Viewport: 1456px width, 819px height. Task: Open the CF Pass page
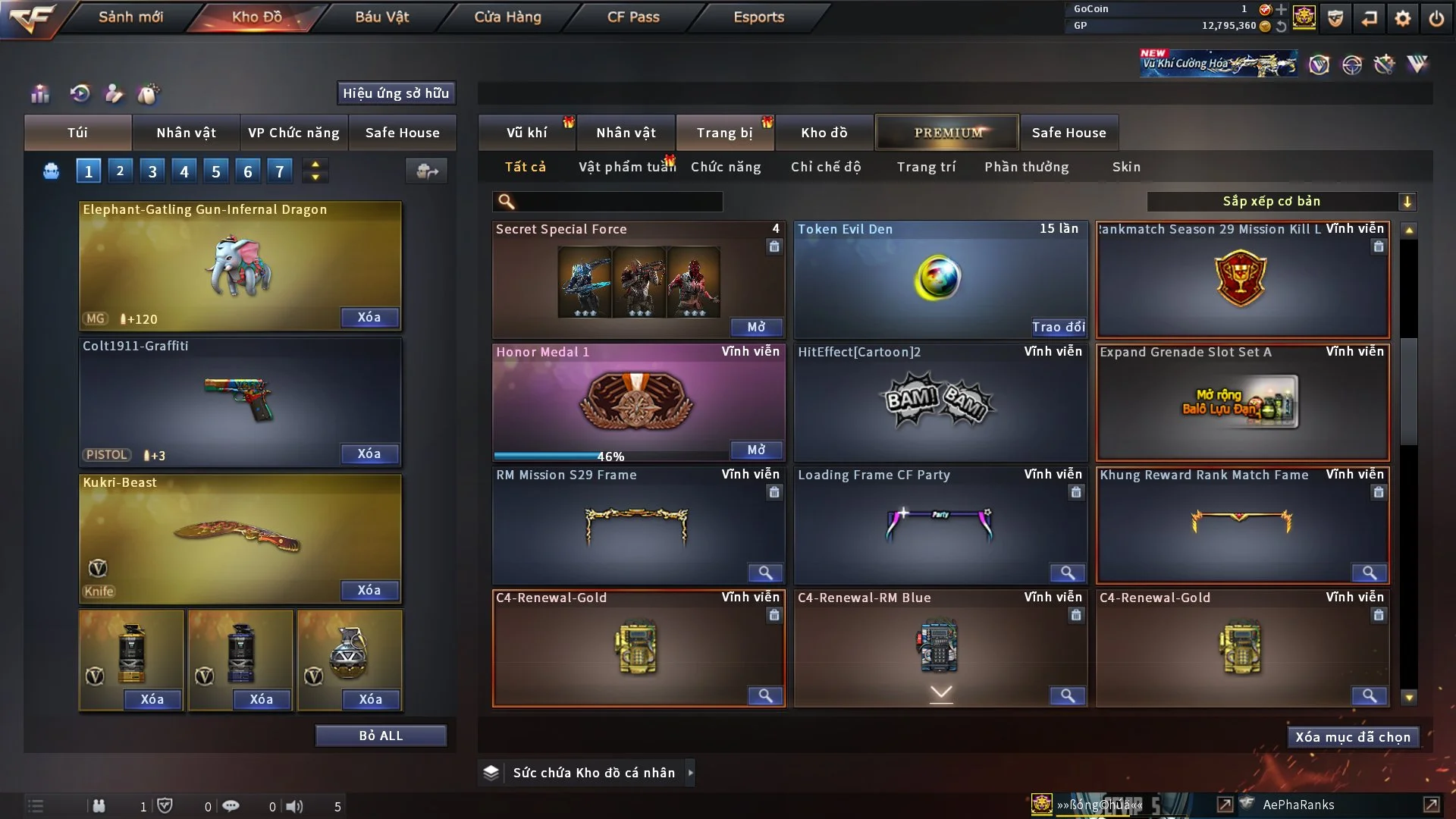pos(633,17)
